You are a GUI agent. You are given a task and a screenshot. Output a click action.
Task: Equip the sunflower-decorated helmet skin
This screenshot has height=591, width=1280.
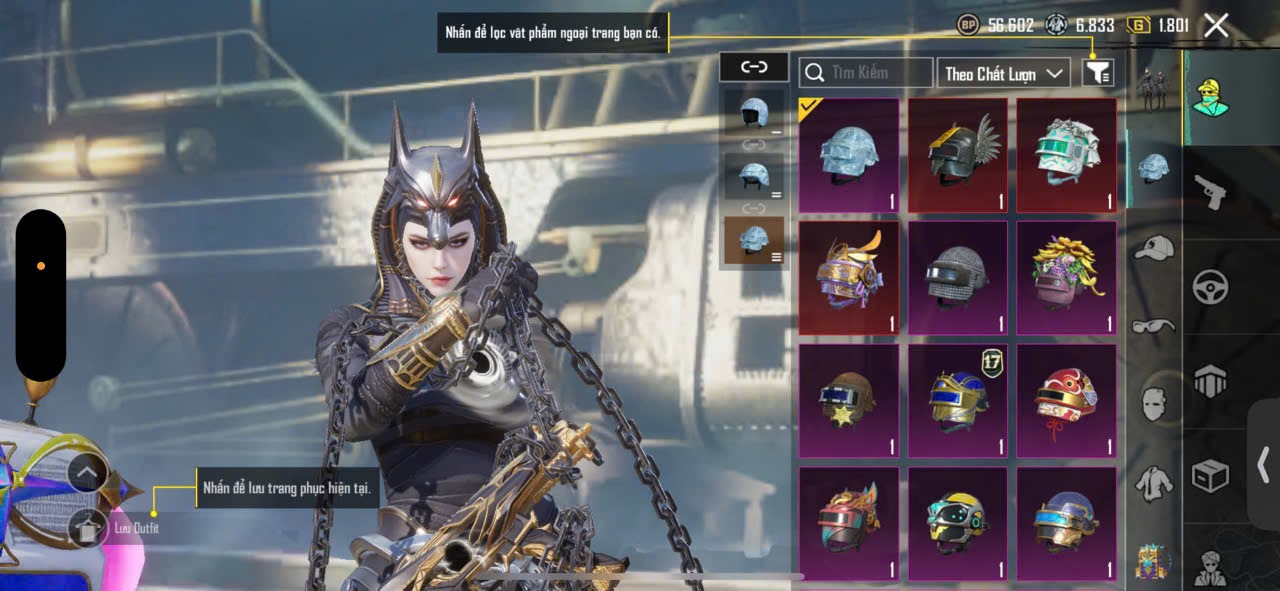click(x=1066, y=277)
